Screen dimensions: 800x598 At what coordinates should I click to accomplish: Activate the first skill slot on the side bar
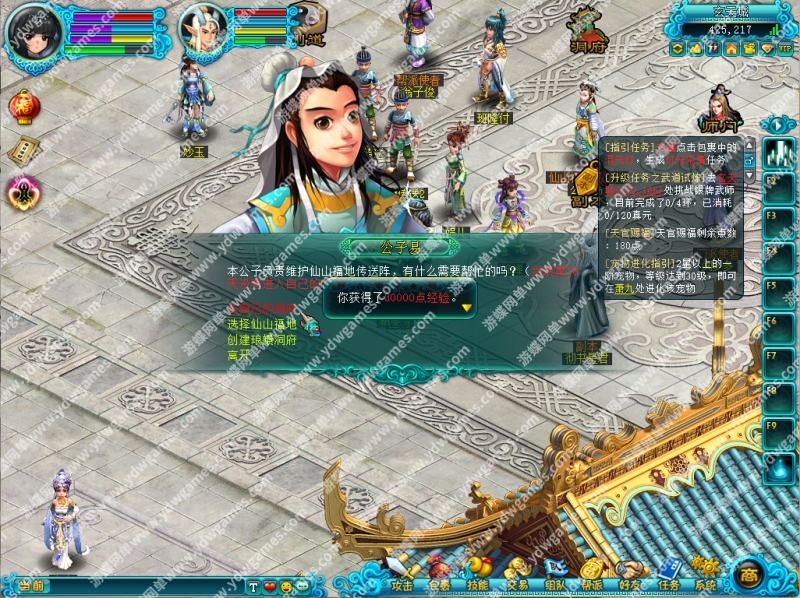(x=777, y=153)
